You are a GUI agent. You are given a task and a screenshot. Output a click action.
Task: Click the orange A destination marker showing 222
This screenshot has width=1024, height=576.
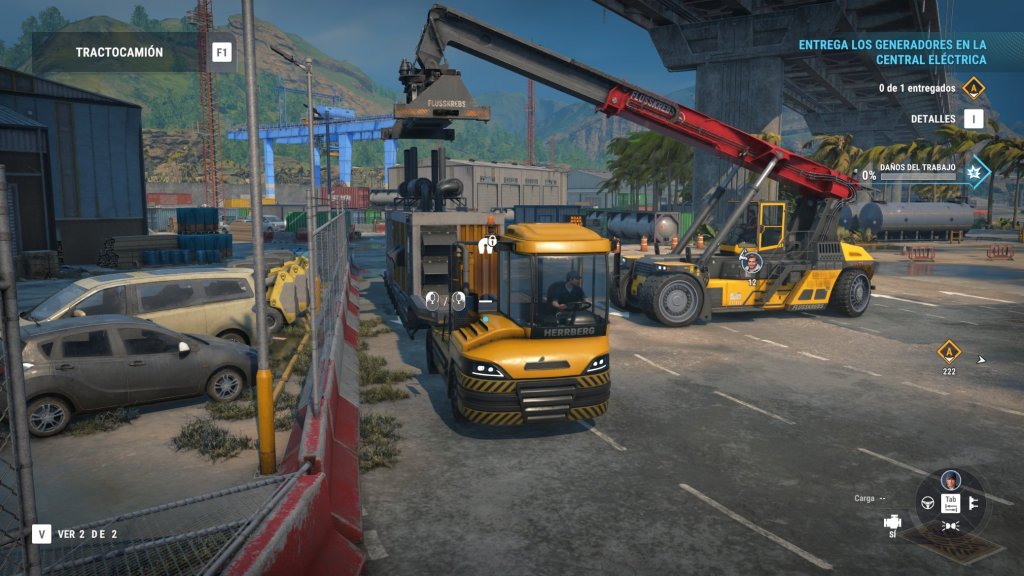point(948,352)
